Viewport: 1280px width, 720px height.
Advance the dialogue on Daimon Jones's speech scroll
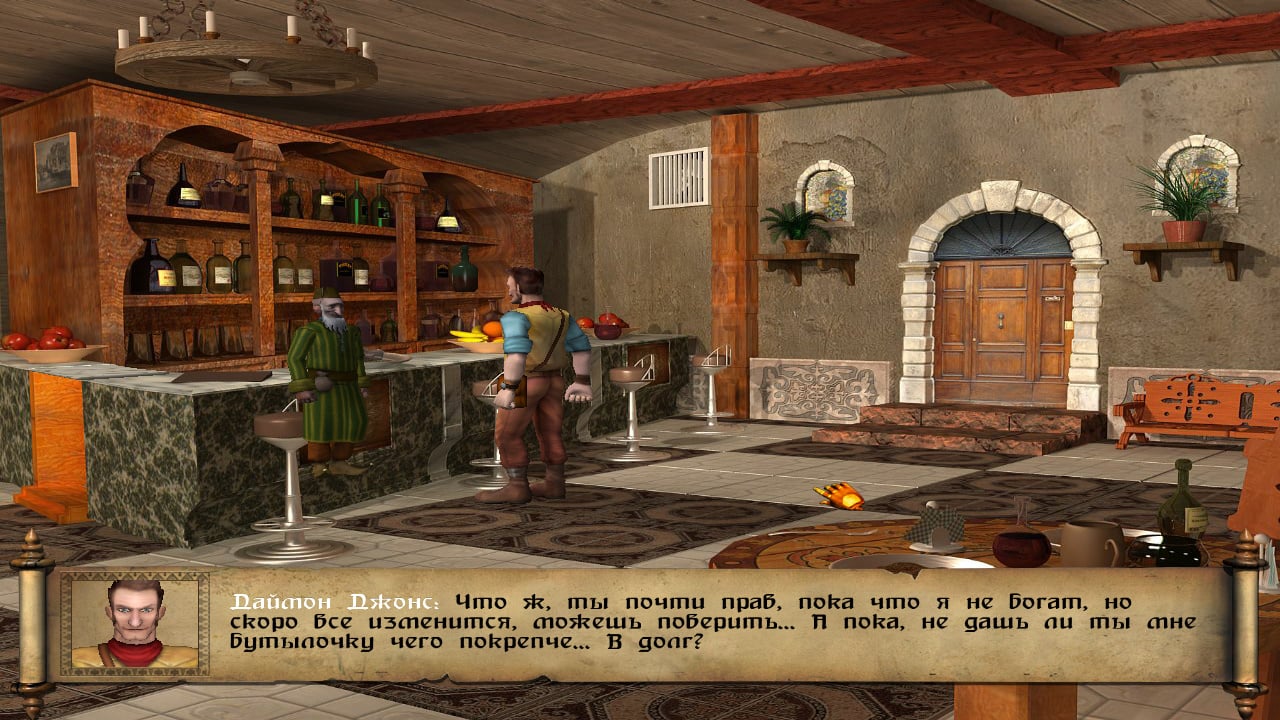click(712, 623)
